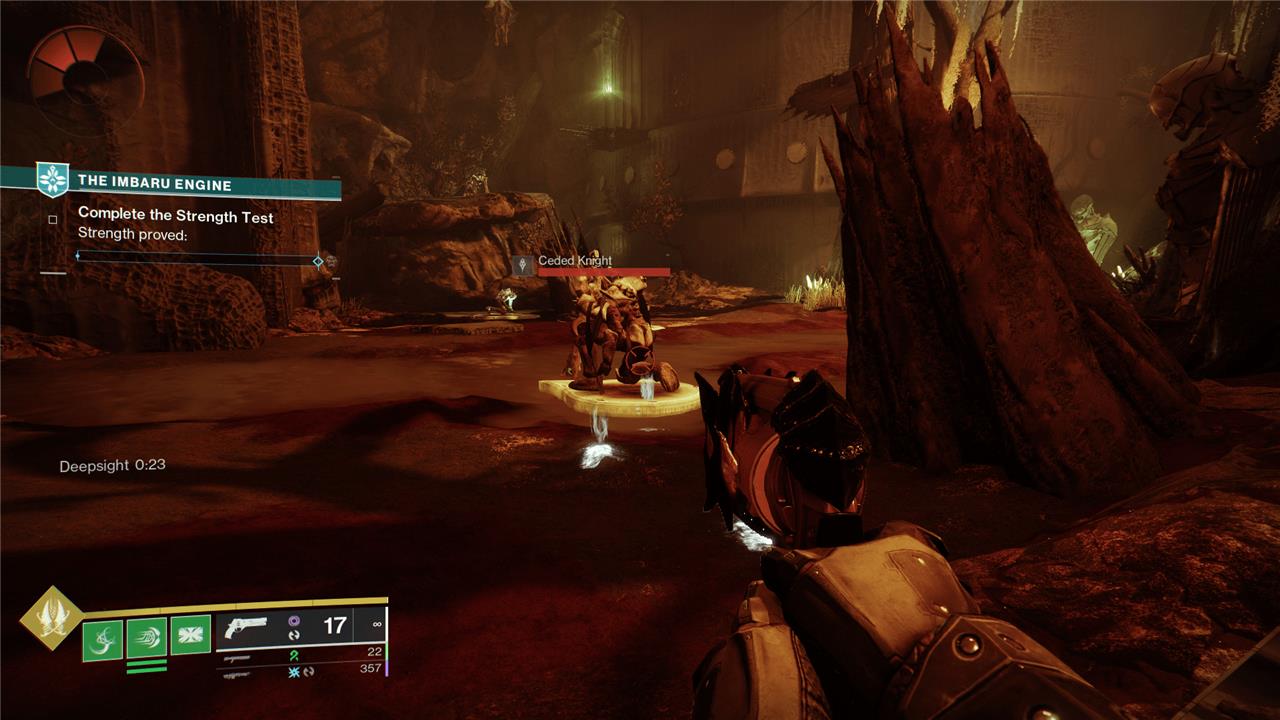Tick the Complete the Strength Test objective box
Viewport: 1280px width, 720px height.
click(x=53, y=218)
